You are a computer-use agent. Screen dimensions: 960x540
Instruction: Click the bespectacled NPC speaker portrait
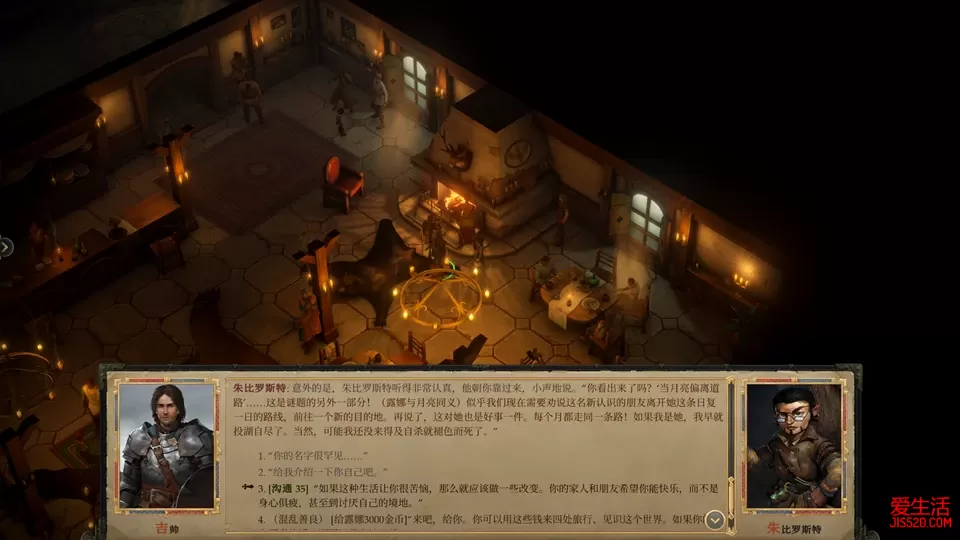pyautogui.click(x=794, y=445)
